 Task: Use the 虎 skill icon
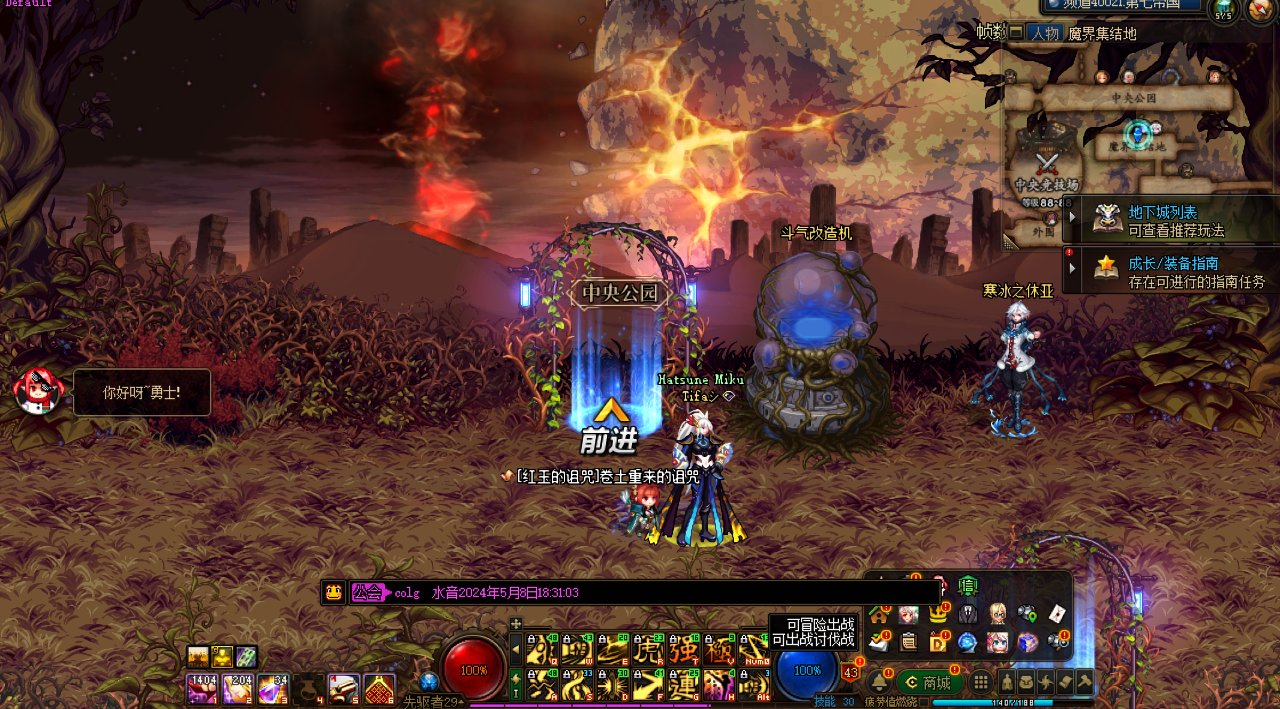[648, 648]
